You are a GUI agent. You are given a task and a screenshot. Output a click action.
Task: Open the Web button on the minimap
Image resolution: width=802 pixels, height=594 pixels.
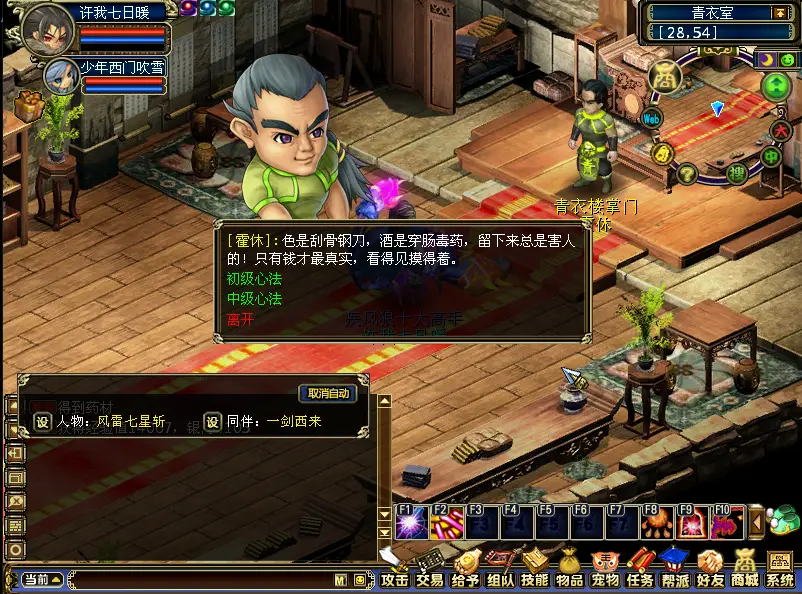pyautogui.click(x=652, y=119)
